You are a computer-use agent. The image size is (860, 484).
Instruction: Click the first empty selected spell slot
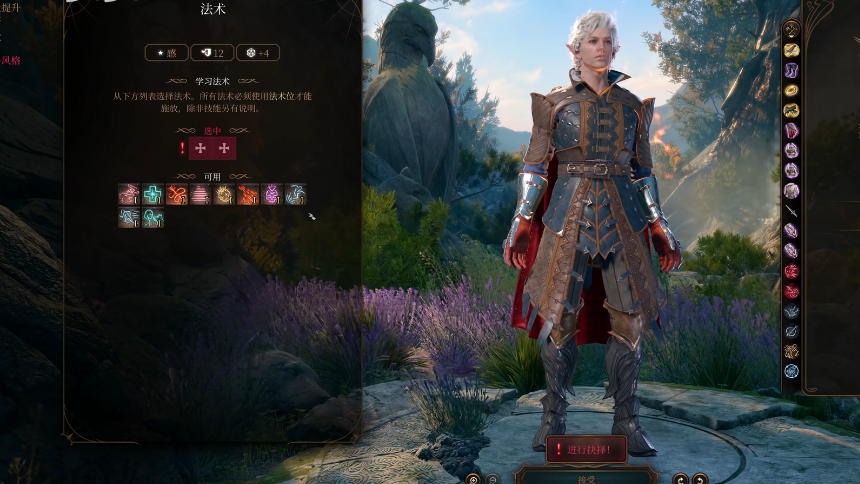(x=200, y=148)
